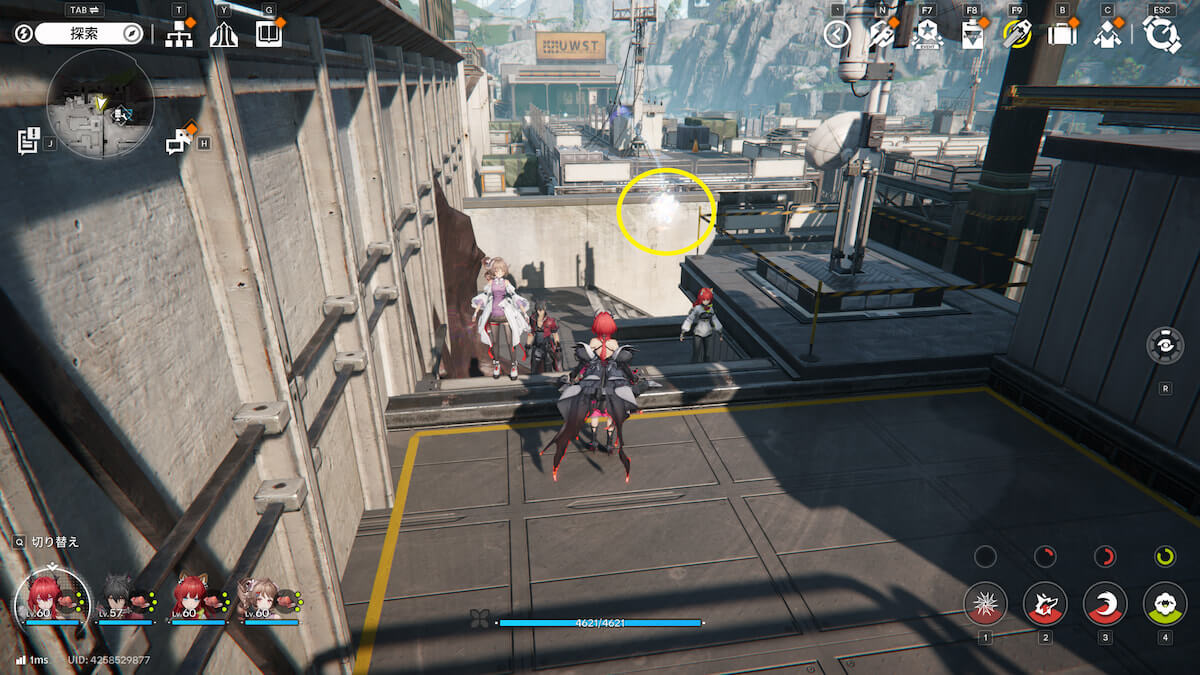Toggle the 探索 exploration mode pill
Viewport: 1200px width, 675px height.
[90, 34]
